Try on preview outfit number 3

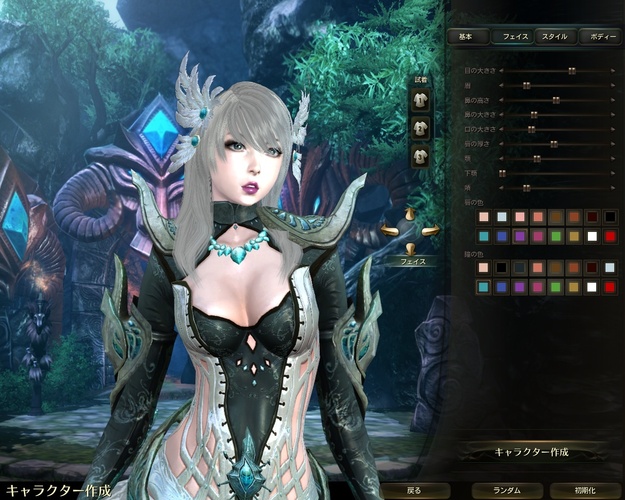pyautogui.click(x=420, y=155)
